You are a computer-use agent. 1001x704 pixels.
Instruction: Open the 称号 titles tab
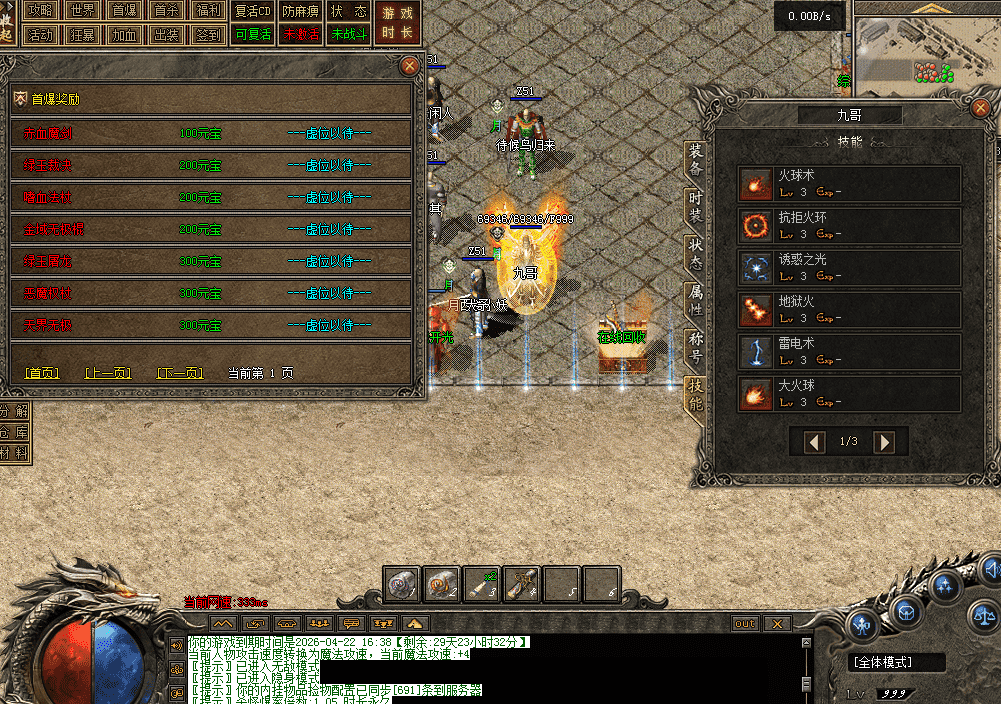point(696,347)
